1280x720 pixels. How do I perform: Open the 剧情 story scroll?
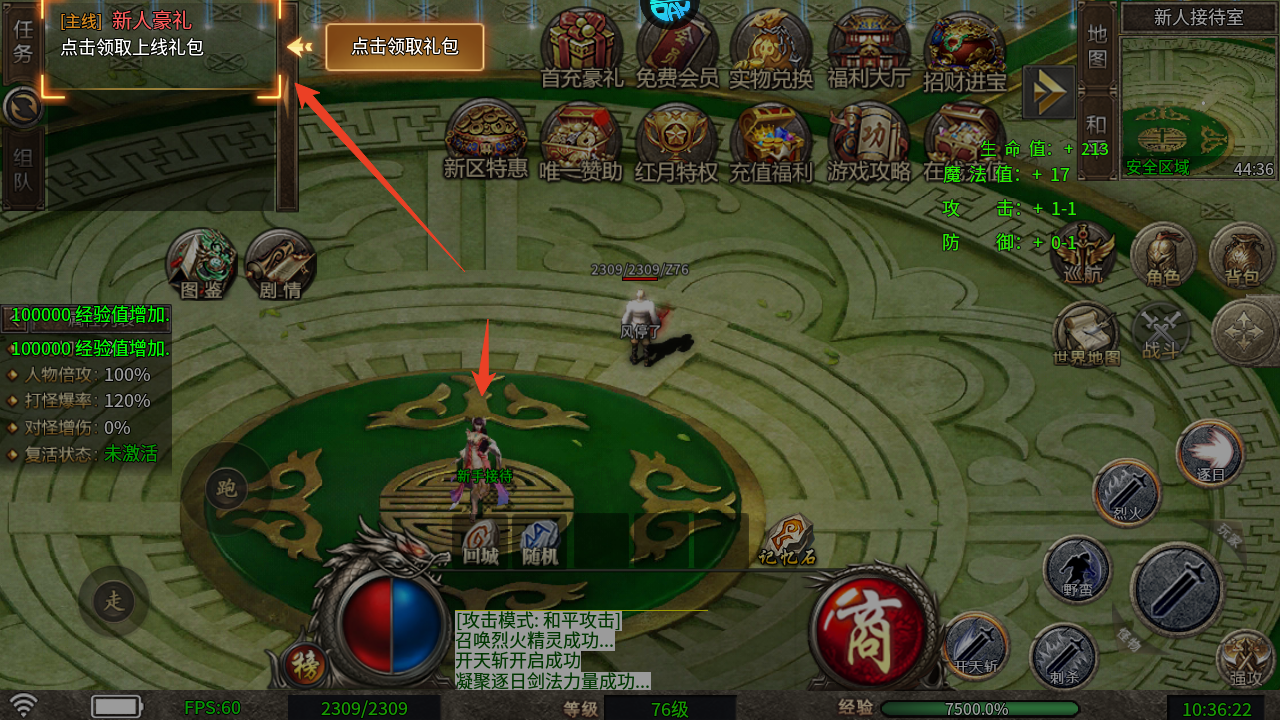point(279,263)
